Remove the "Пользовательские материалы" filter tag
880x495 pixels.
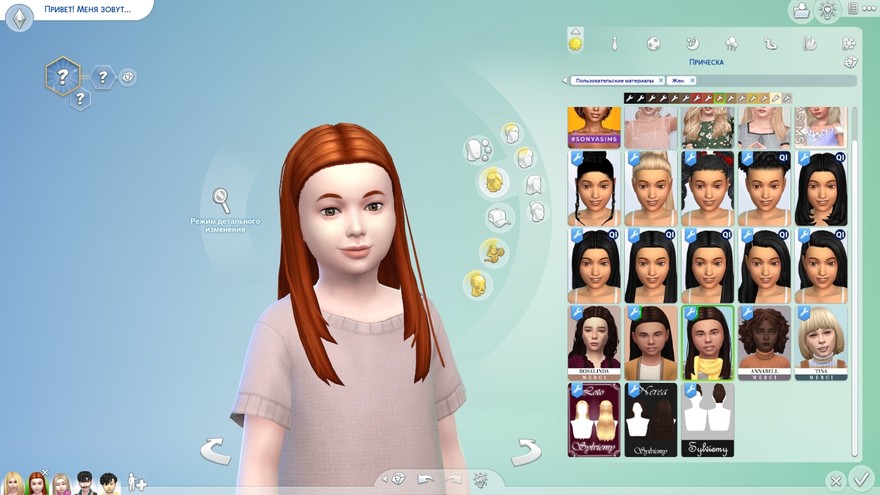tap(660, 80)
